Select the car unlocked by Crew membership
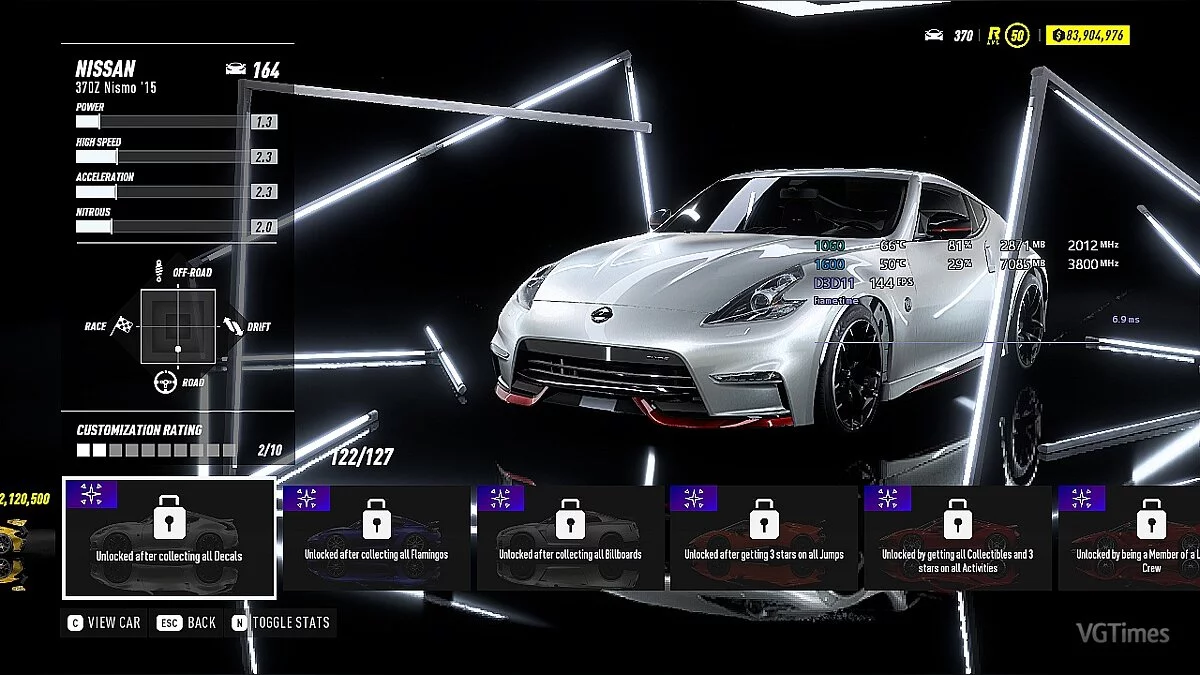This screenshot has height=675, width=1200. [1130, 538]
